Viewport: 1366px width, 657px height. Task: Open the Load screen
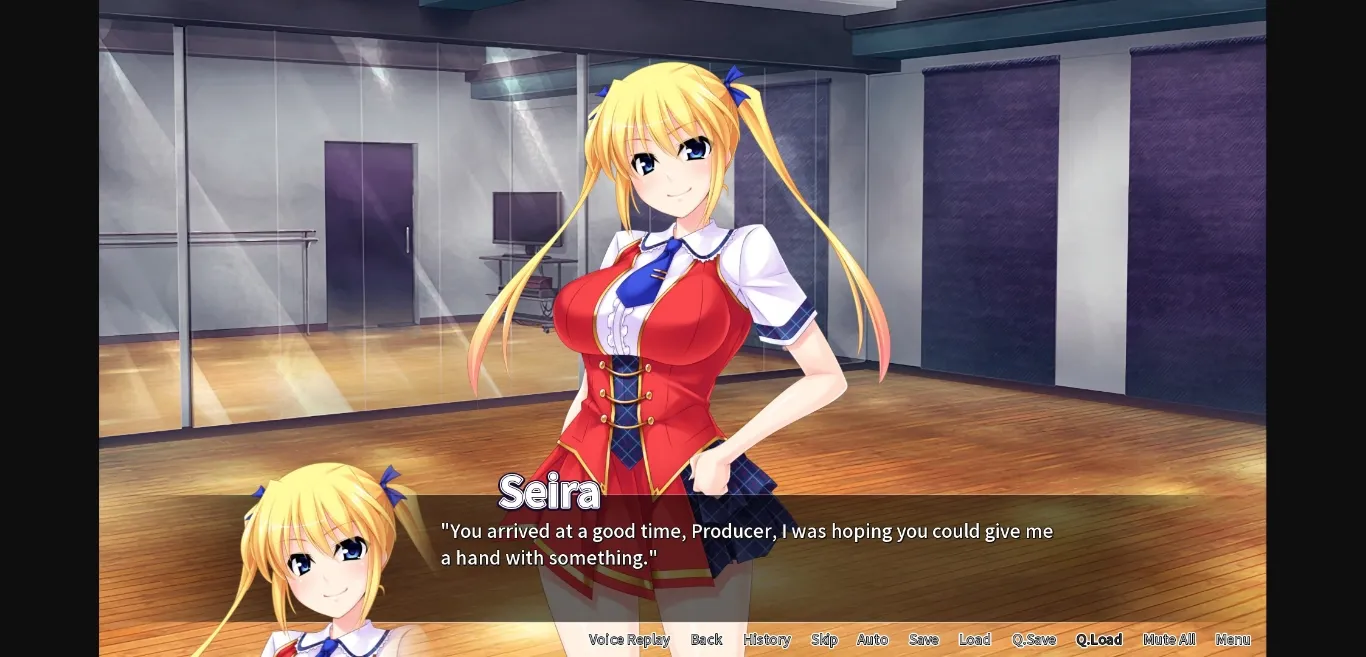(975, 640)
